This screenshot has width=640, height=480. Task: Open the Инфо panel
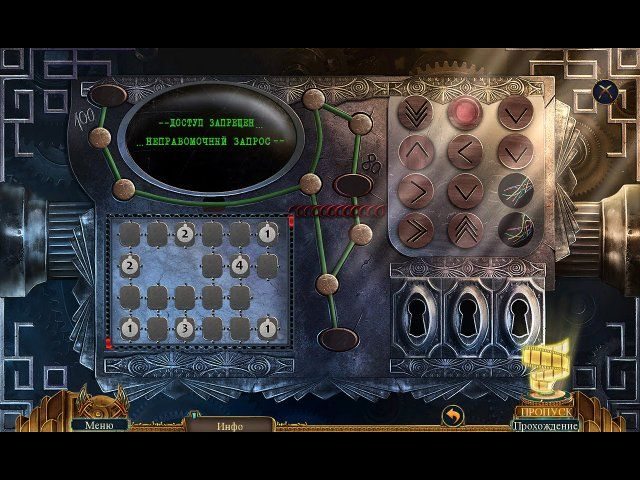tap(230, 425)
